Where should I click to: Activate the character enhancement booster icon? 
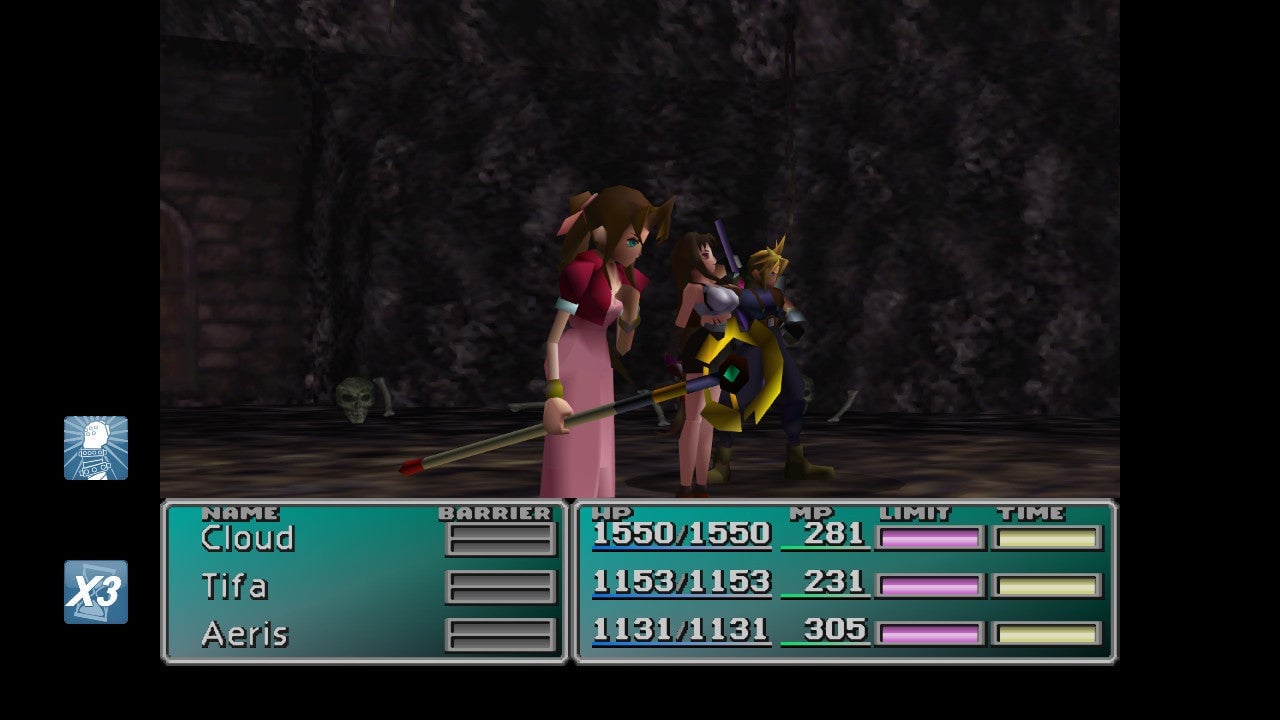click(97, 449)
